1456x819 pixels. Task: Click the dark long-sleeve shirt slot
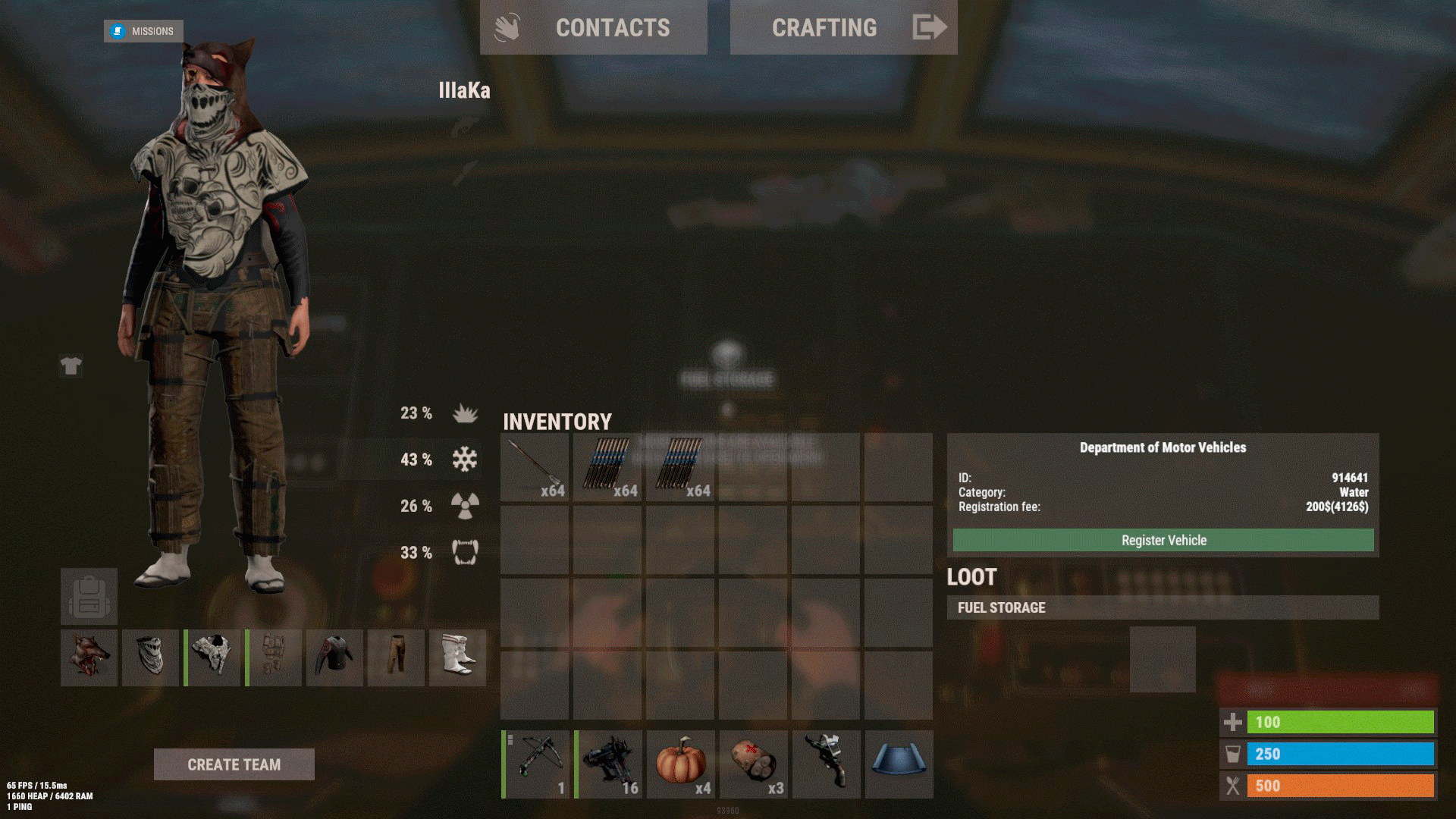tap(334, 657)
